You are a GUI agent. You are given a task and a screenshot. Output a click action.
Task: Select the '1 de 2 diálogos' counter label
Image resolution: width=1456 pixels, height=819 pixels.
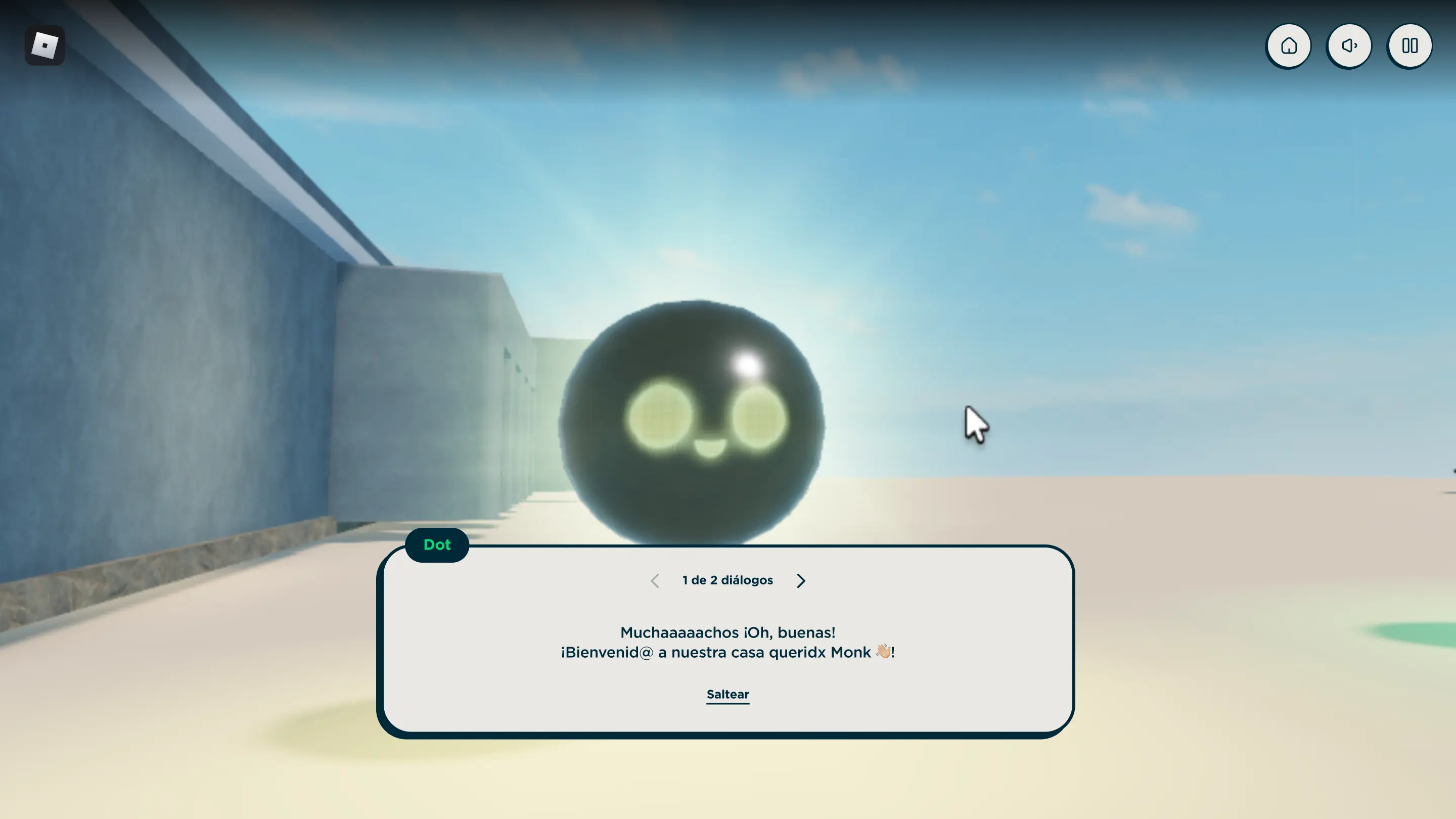click(x=727, y=580)
